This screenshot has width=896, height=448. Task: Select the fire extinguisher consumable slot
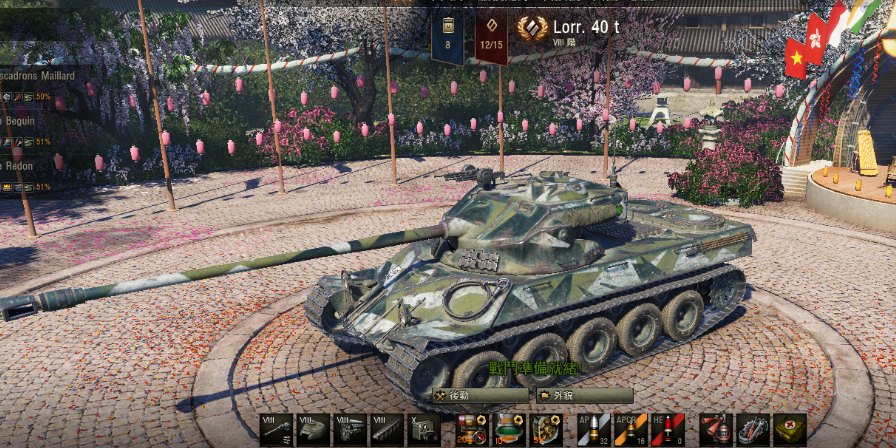tap(716, 430)
